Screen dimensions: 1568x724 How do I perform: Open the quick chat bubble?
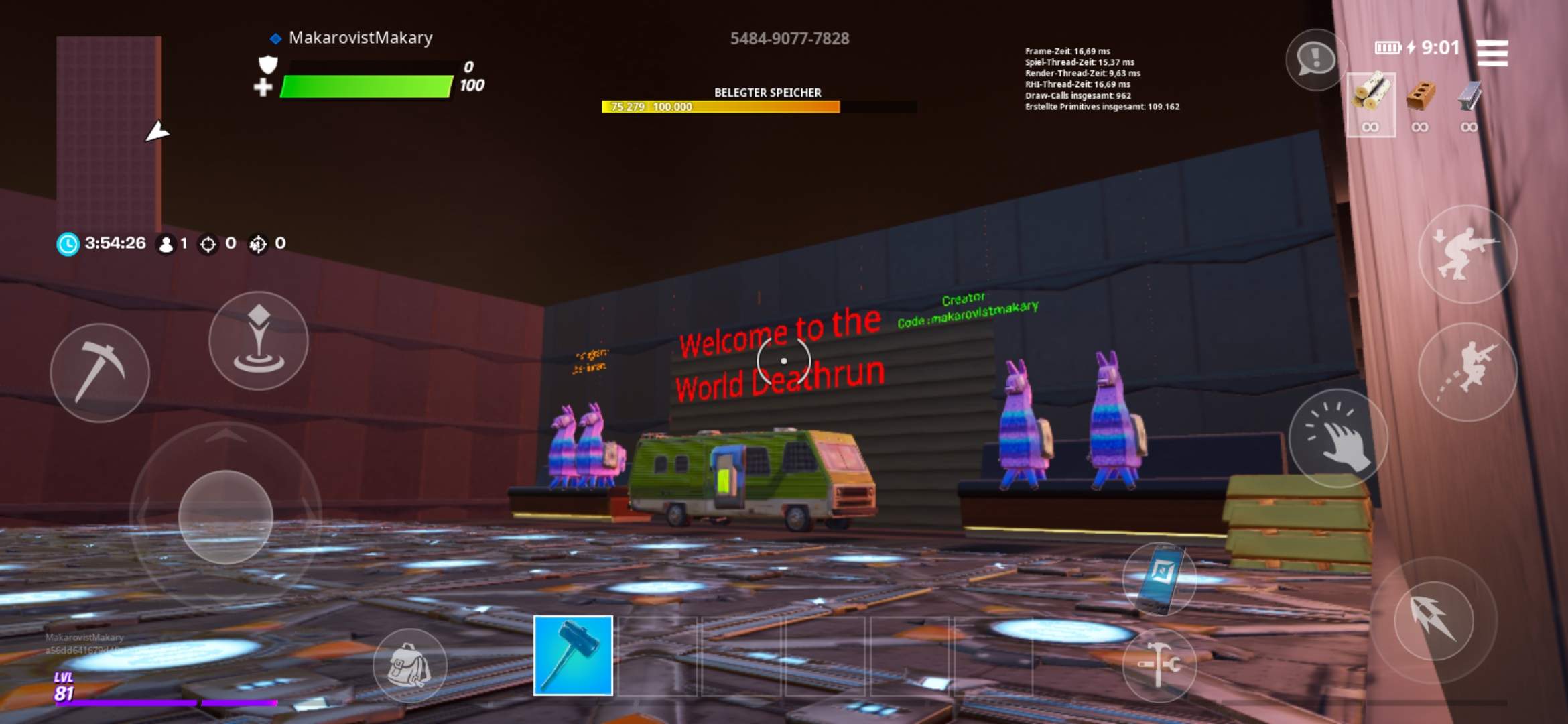pos(1315,59)
